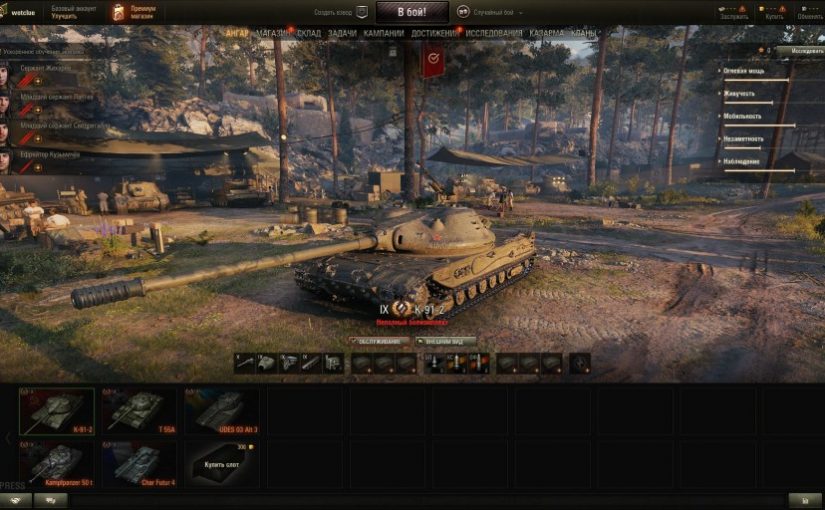
Task: Click the Обслуживание service button
Action: (380, 341)
